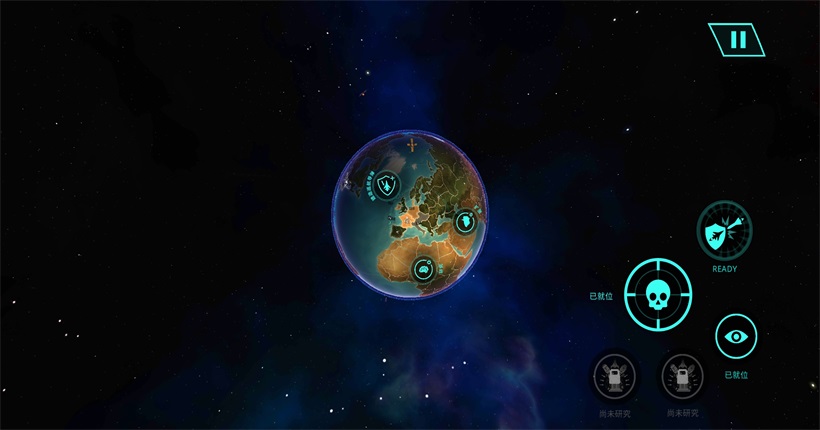Select the brain research marker on the globe
This screenshot has height=430, width=820.
click(424, 268)
